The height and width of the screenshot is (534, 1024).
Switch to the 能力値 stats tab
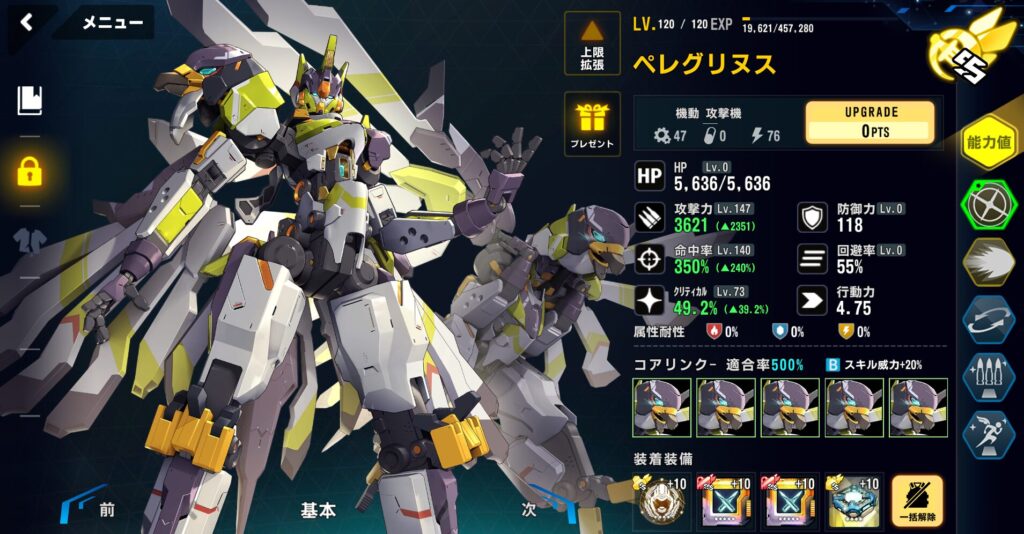pos(988,142)
